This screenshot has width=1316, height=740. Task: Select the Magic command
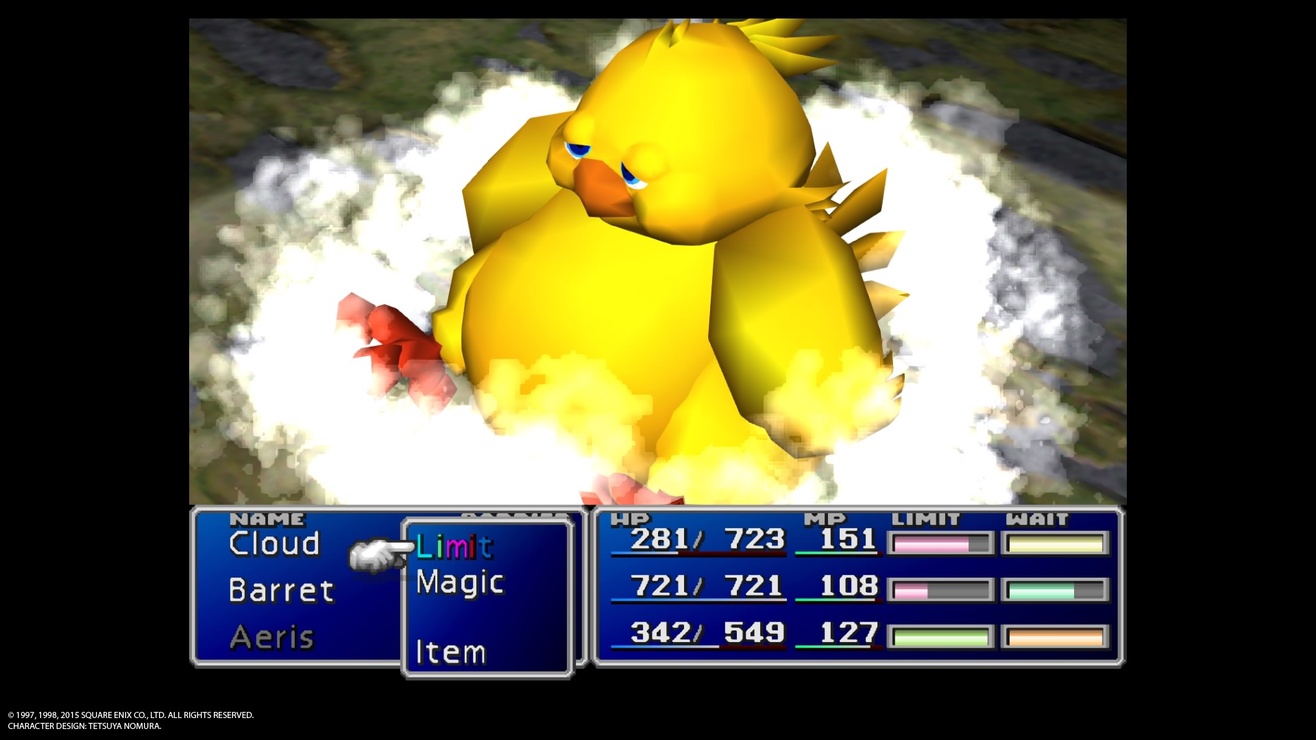click(x=459, y=582)
